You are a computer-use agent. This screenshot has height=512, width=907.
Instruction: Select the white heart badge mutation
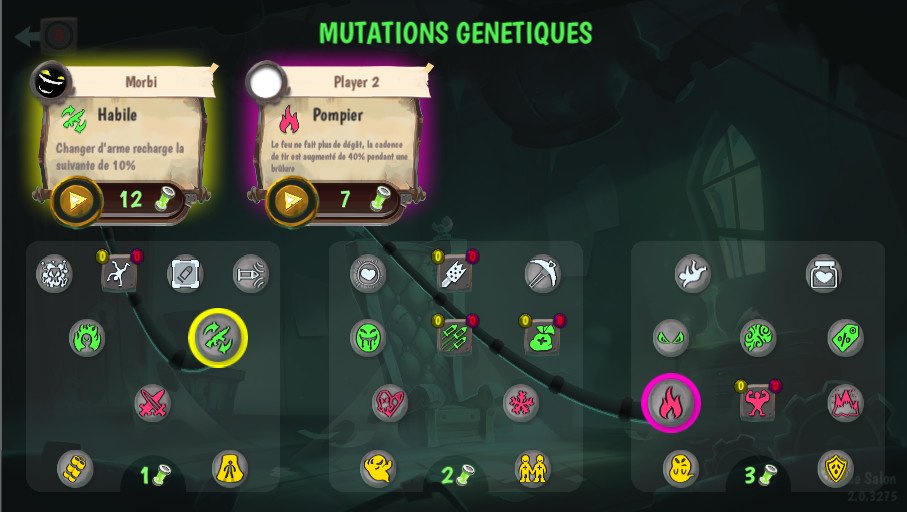(367, 273)
